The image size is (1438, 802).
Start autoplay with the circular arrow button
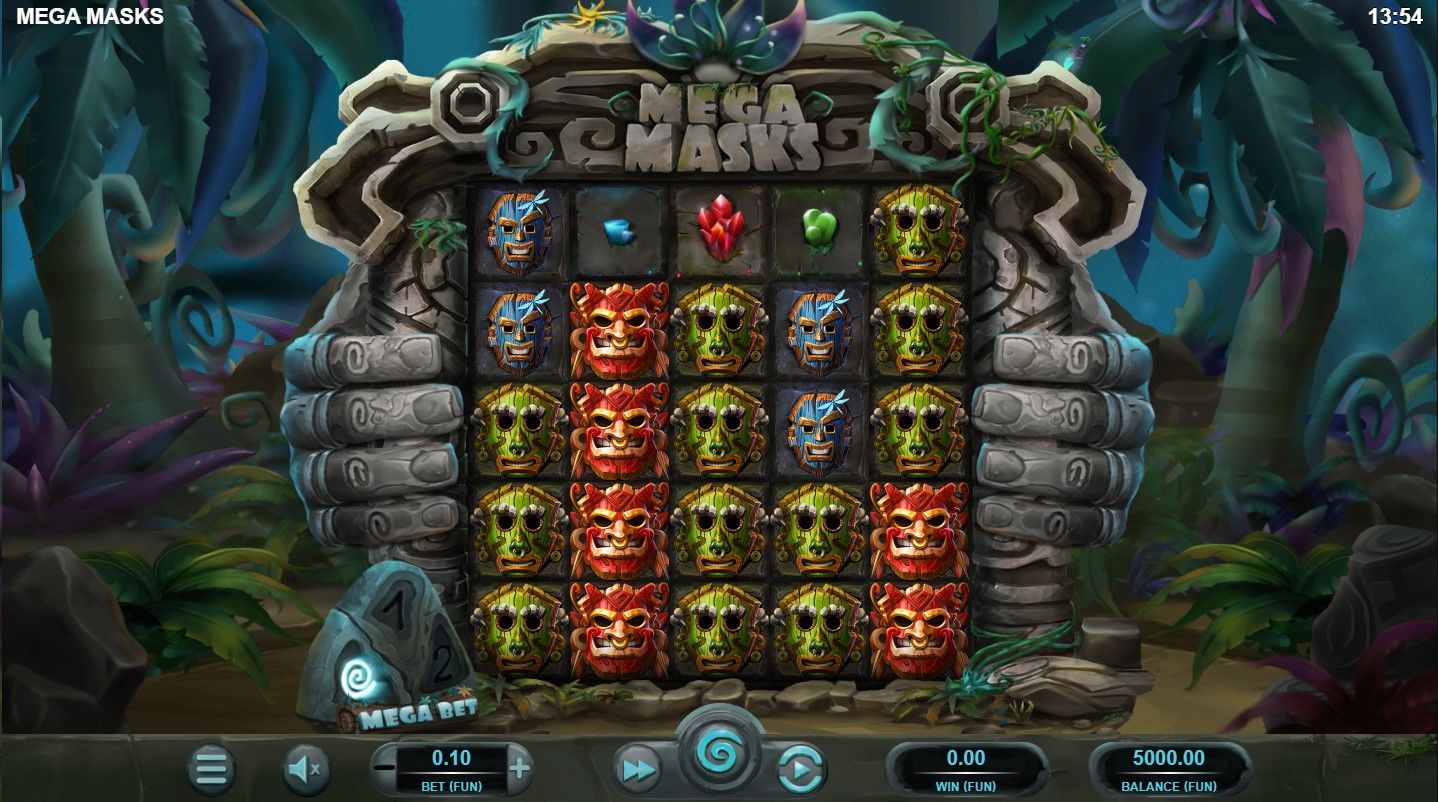(800, 768)
